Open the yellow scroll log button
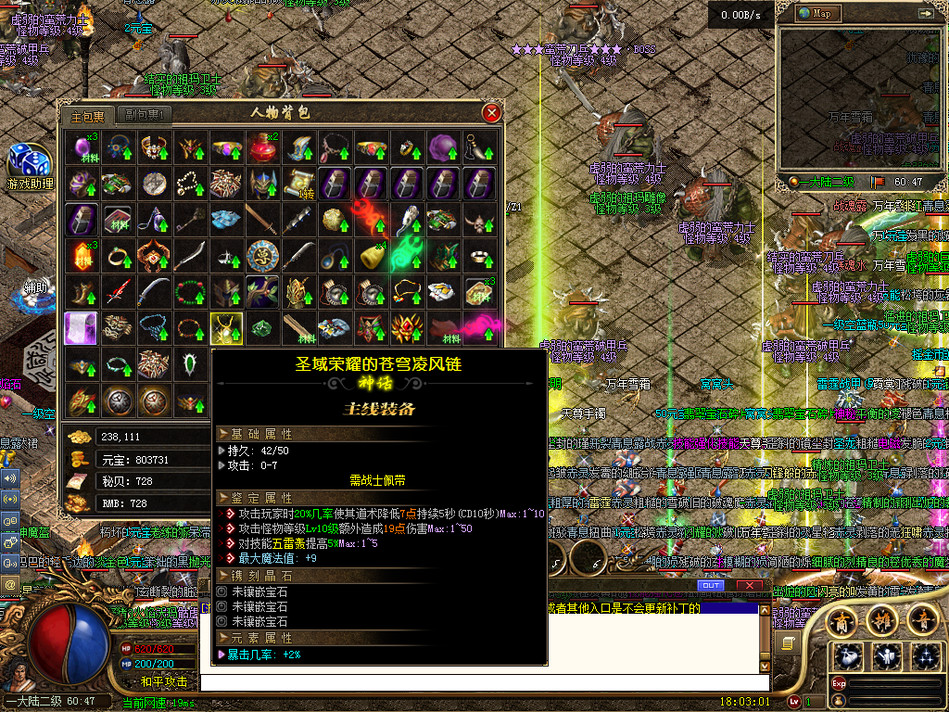Viewport: 949px width, 712px height. click(789, 643)
